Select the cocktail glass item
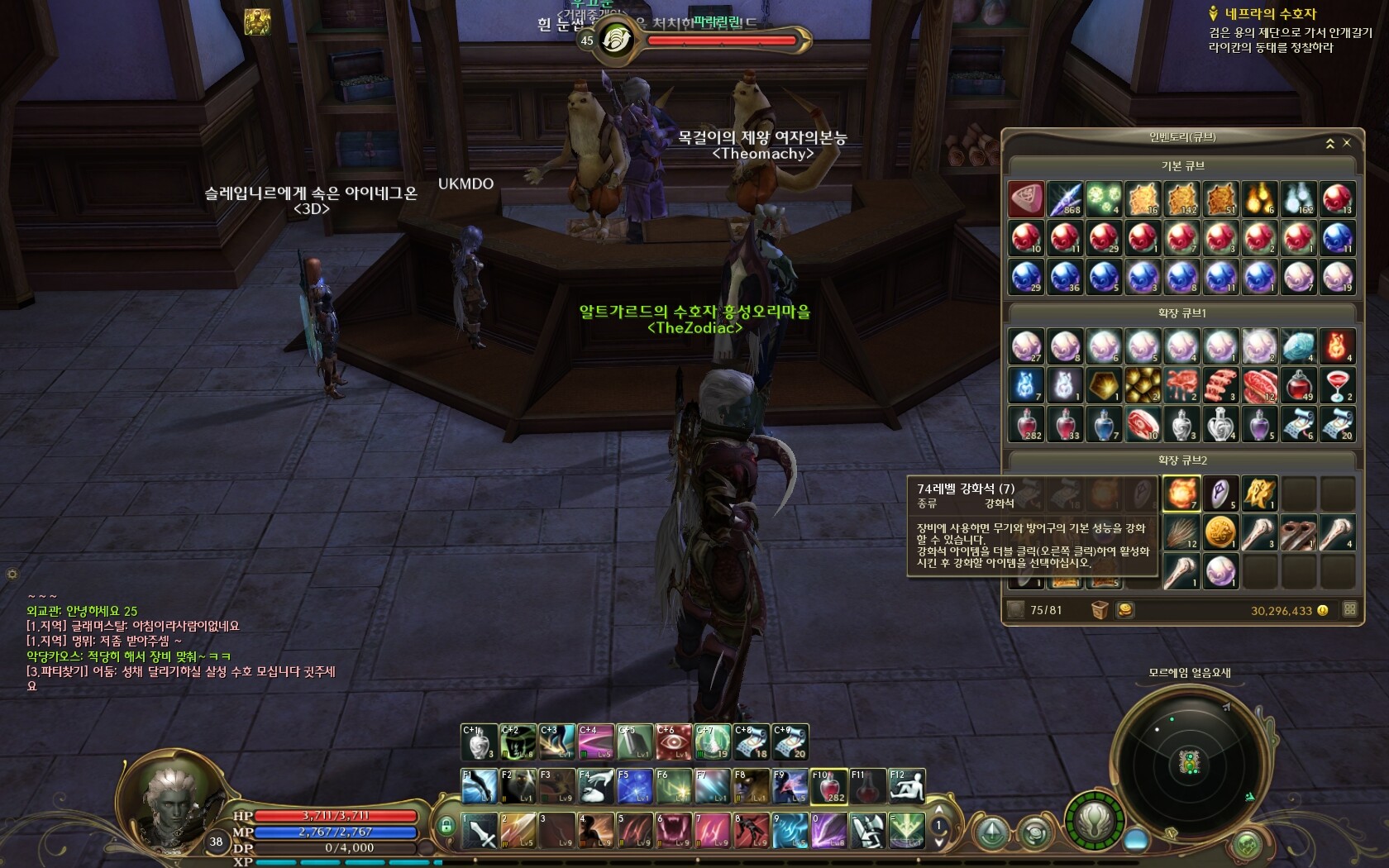 (1338, 385)
